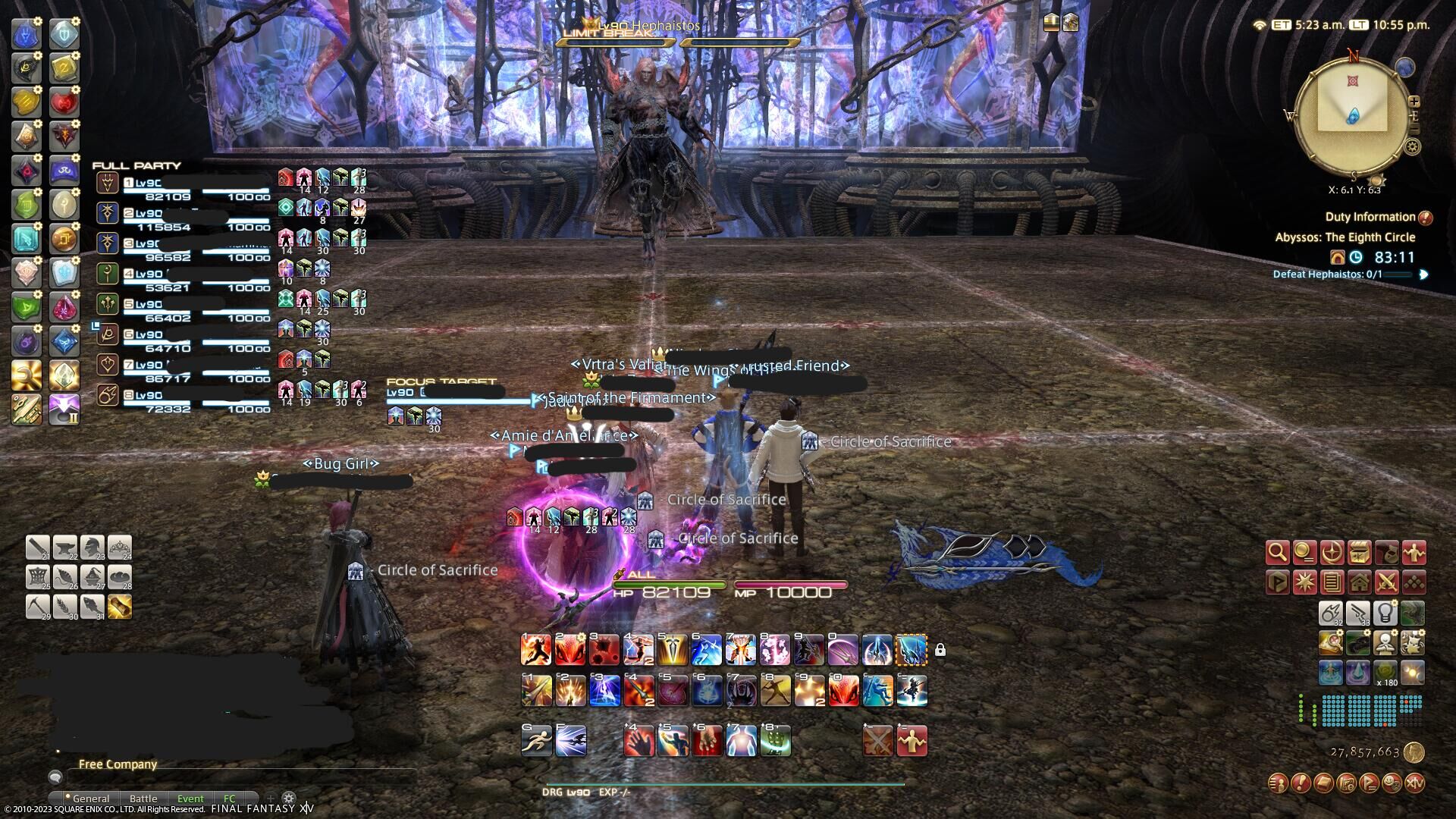Screen dimensions: 1456x819
Task: Select the item search magnifying glass icon
Action: [x=1278, y=554]
